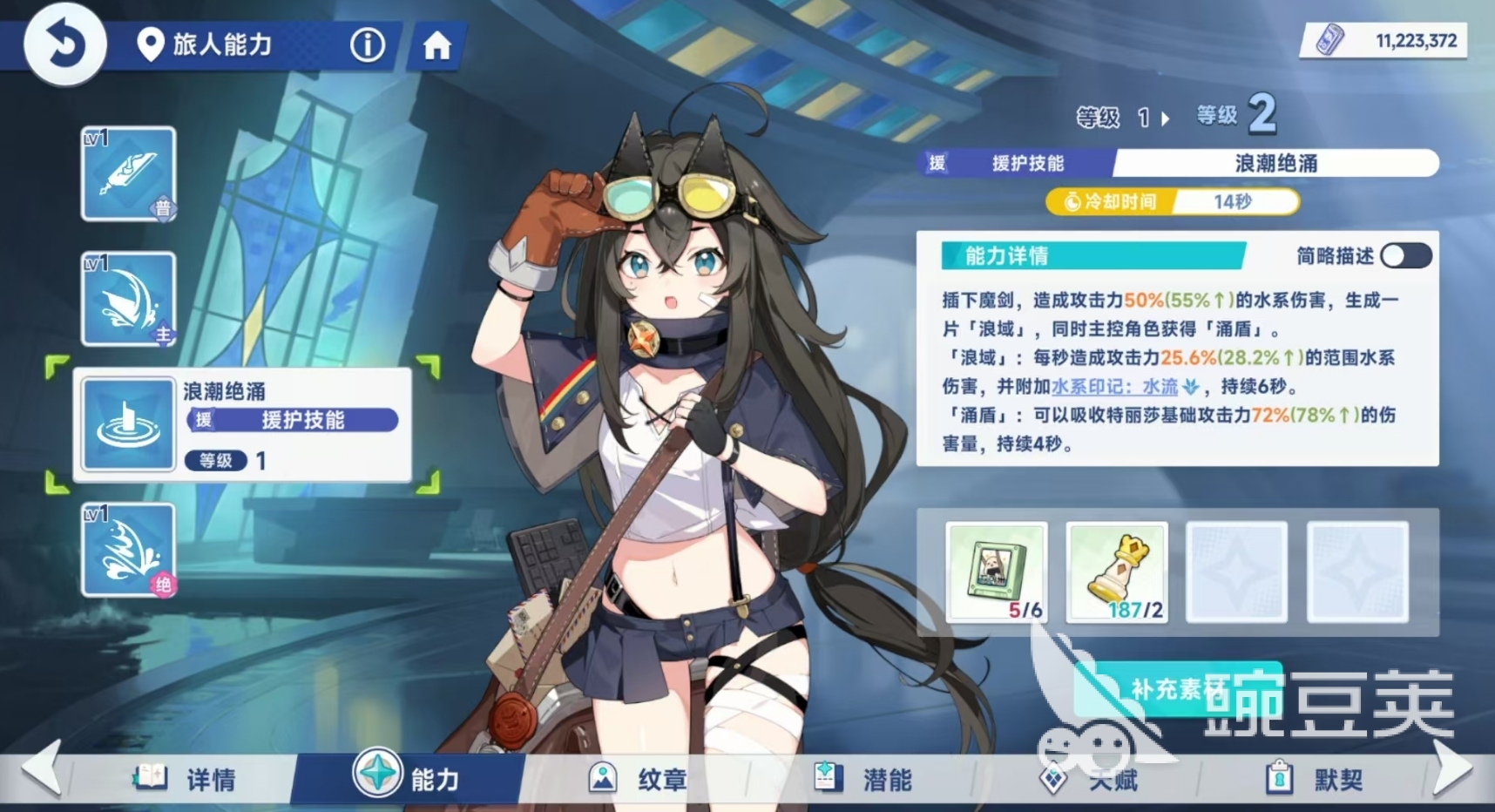Click the 补充素材 button
The height and width of the screenshot is (812, 1495).
tap(1176, 687)
